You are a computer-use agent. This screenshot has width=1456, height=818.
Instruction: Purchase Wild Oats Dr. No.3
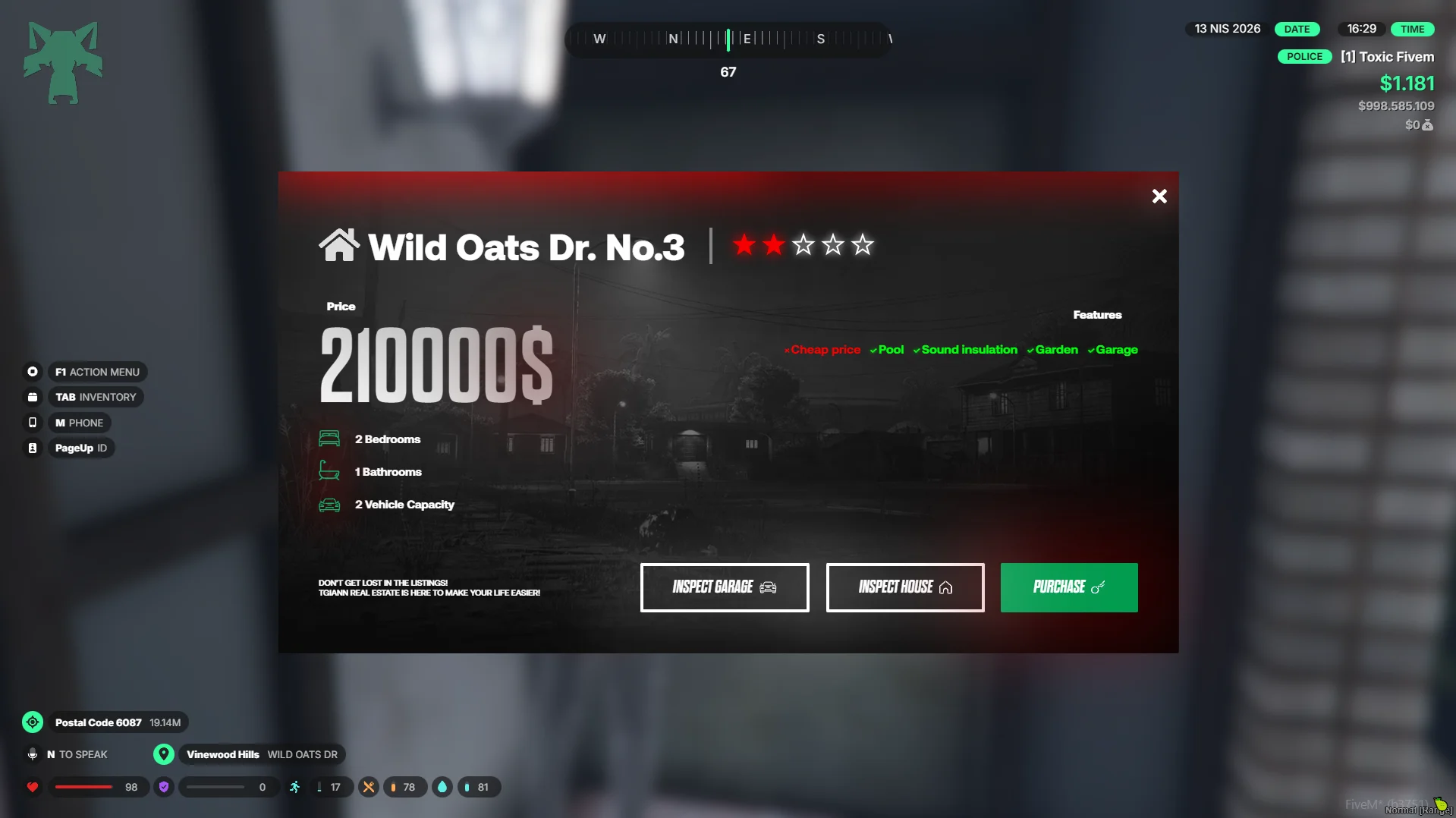(1068, 587)
